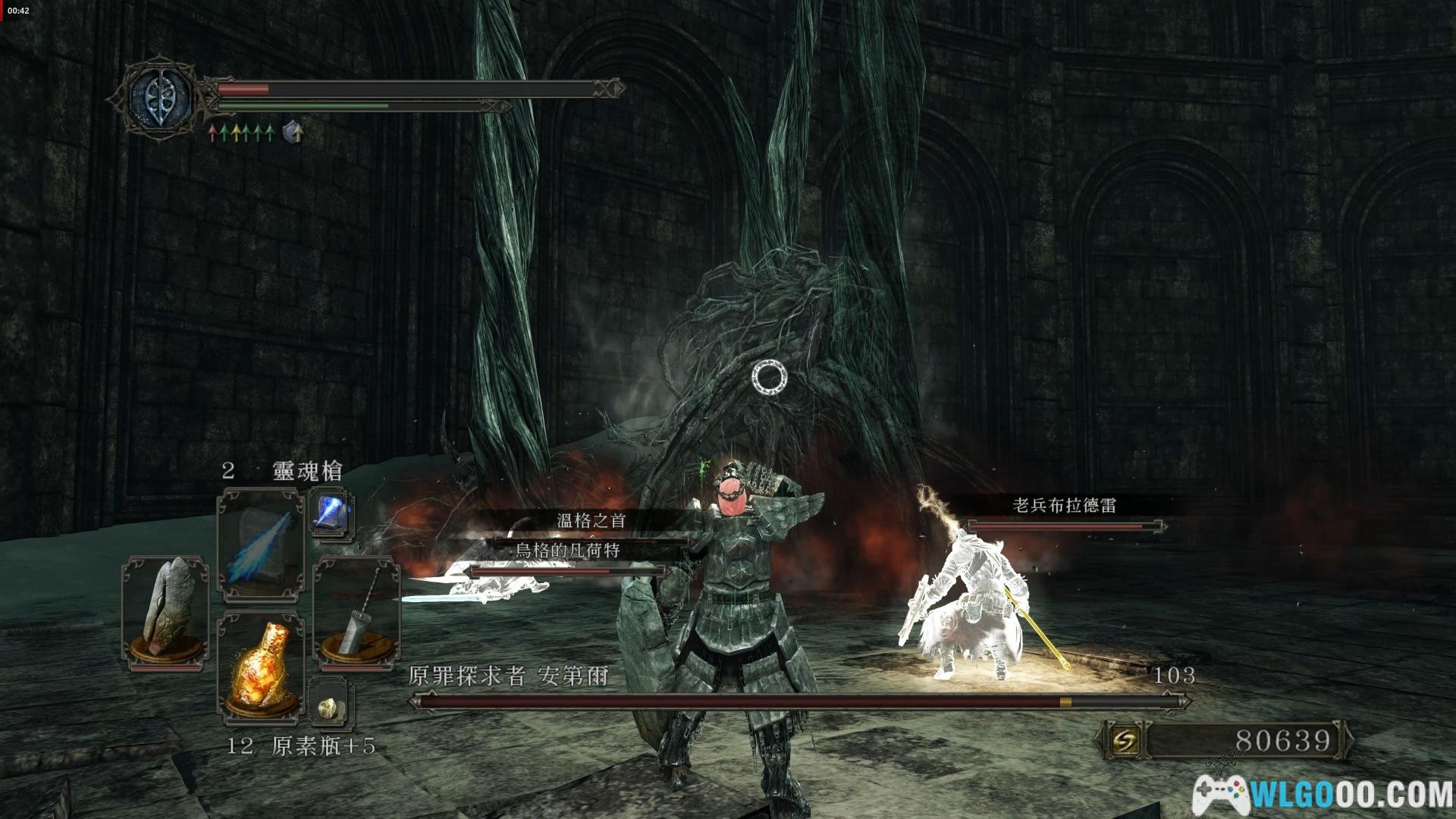Screen dimensions: 1456x819
Task: Click the shield defense buff icon
Action: pyautogui.click(x=293, y=133)
